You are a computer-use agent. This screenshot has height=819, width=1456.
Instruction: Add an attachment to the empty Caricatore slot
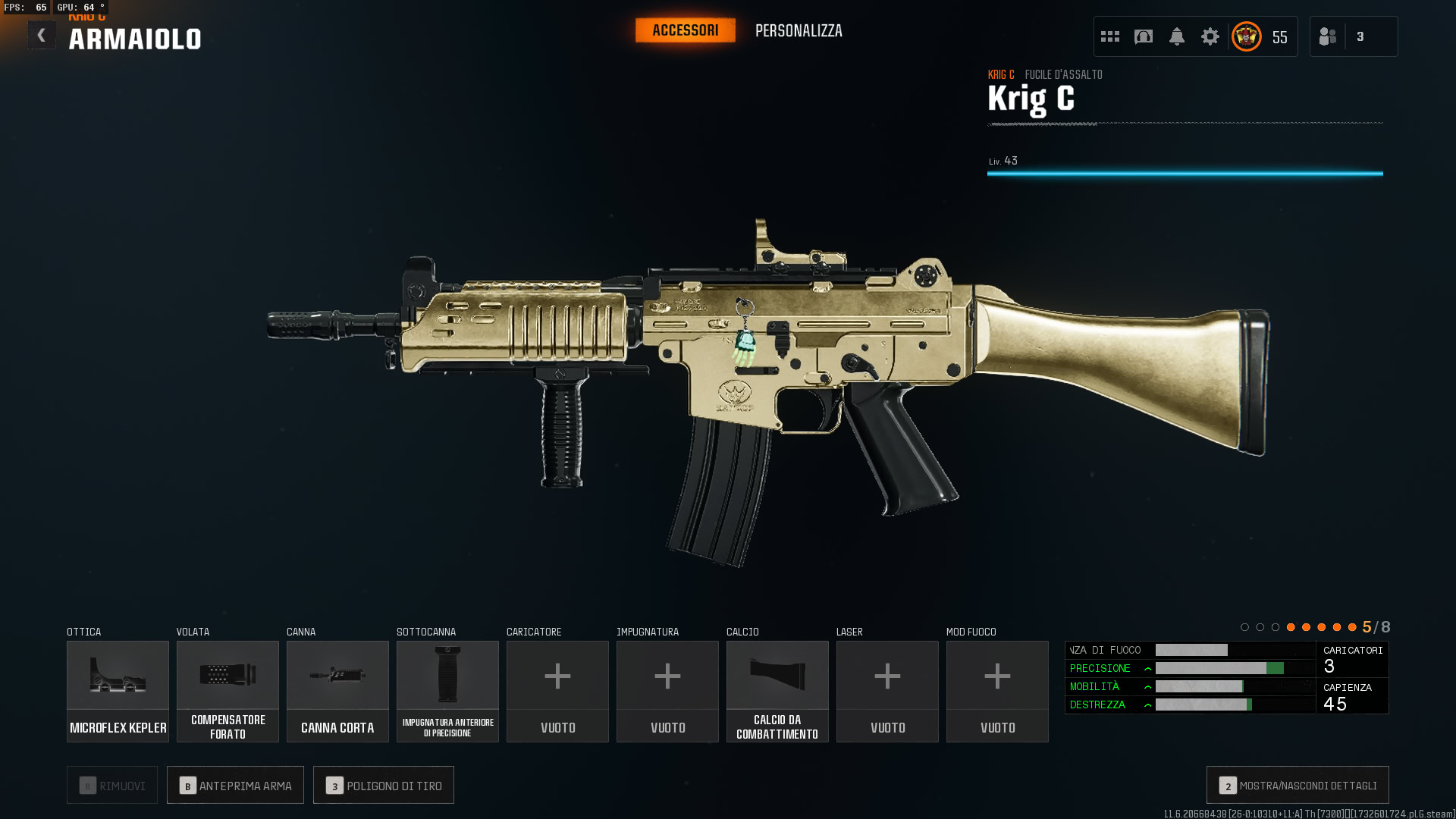click(x=557, y=691)
